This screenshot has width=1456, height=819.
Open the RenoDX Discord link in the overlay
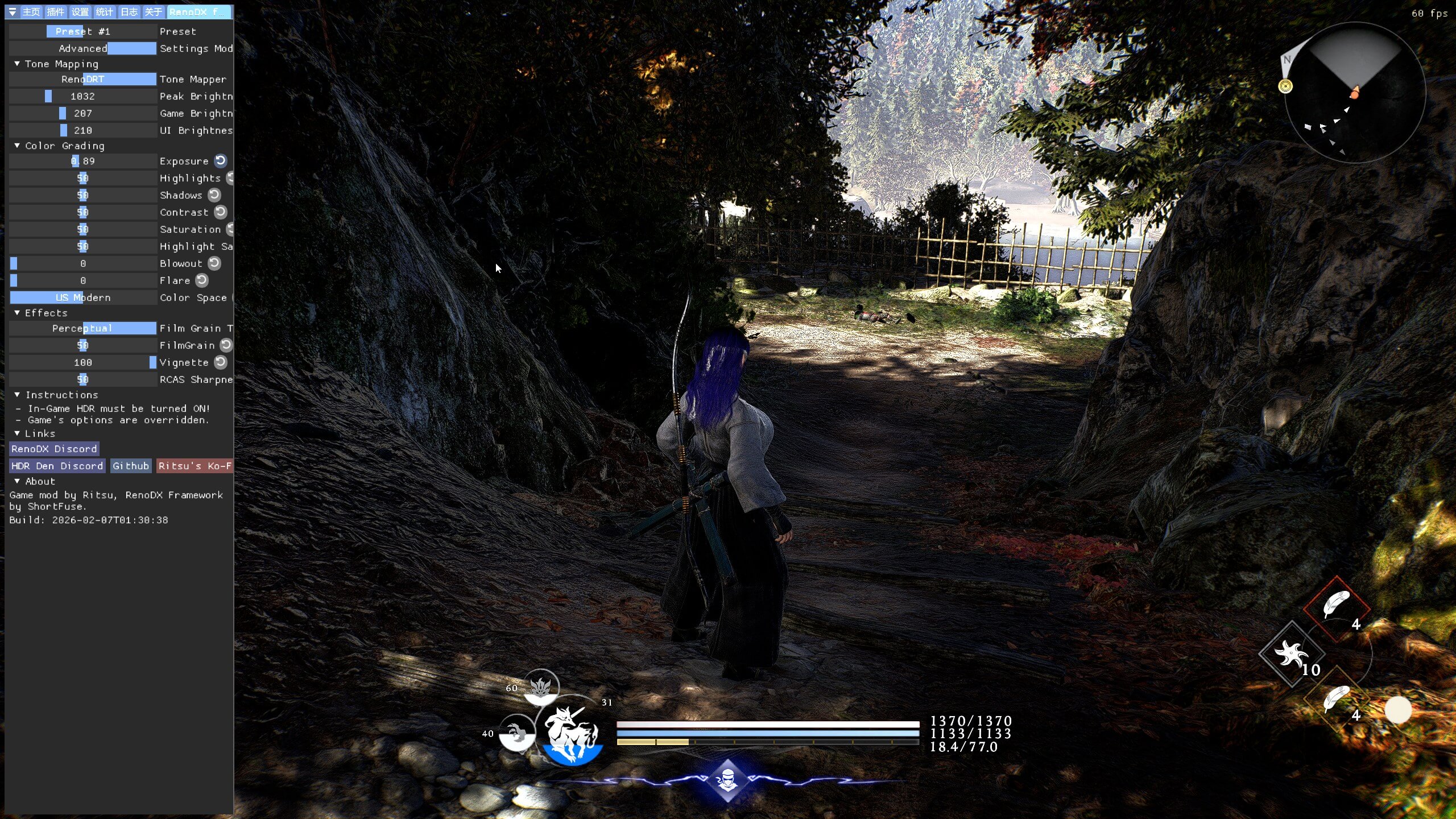click(54, 449)
